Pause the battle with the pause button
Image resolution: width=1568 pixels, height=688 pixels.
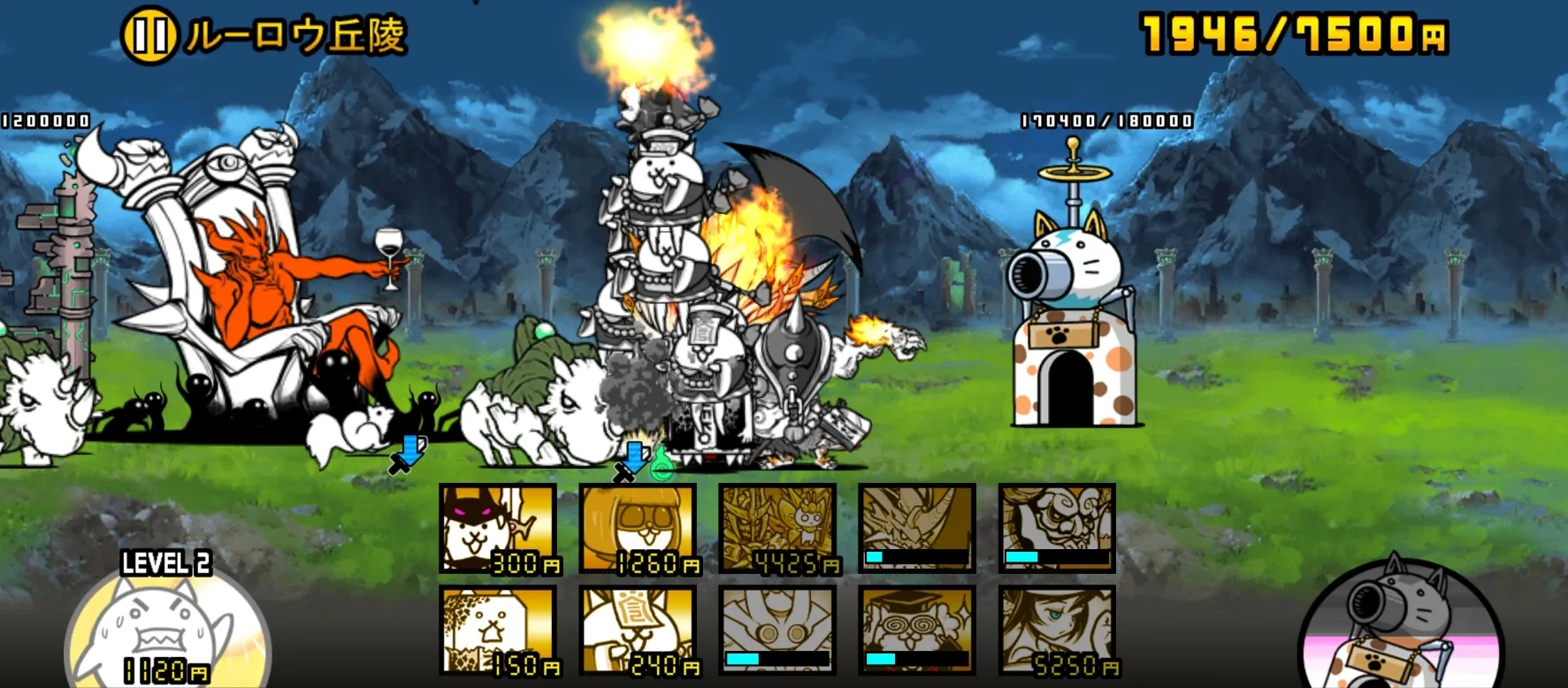pyautogui.click(x=149, y=36)
